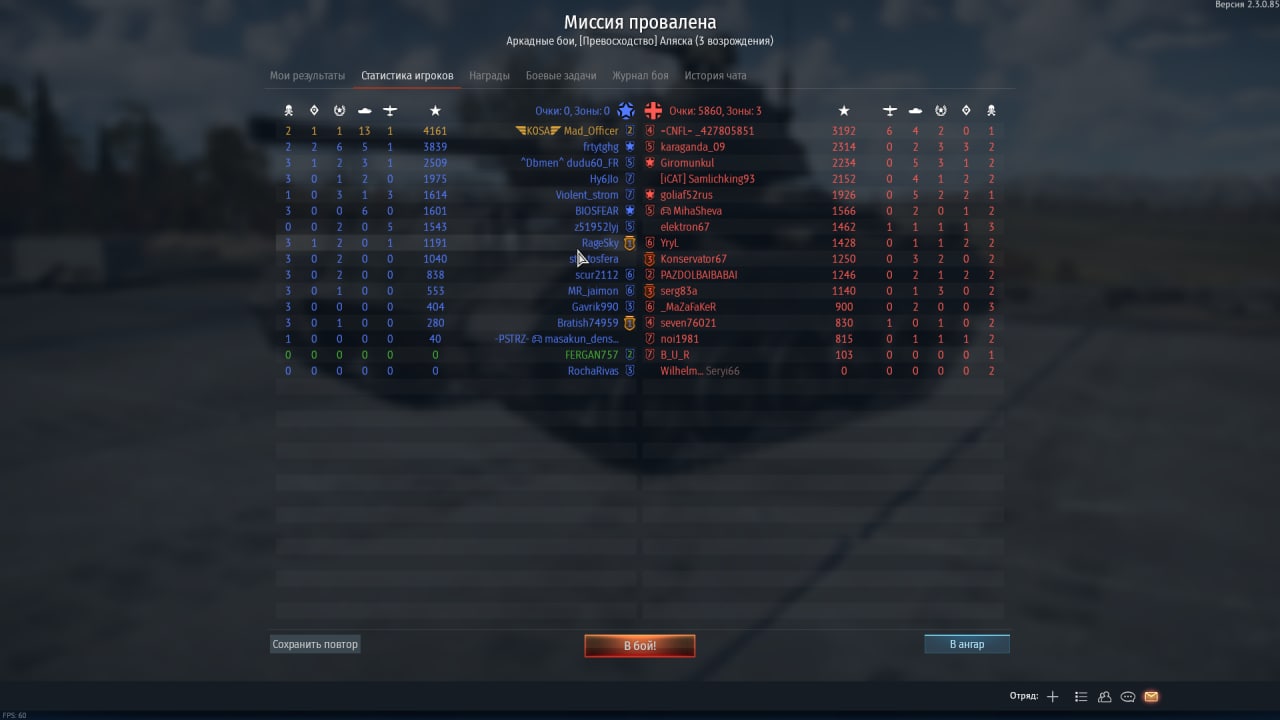This screenshot has width=1280, height=720.
Task: Add a squad member with the plus icon
Action: point(1052,697)
